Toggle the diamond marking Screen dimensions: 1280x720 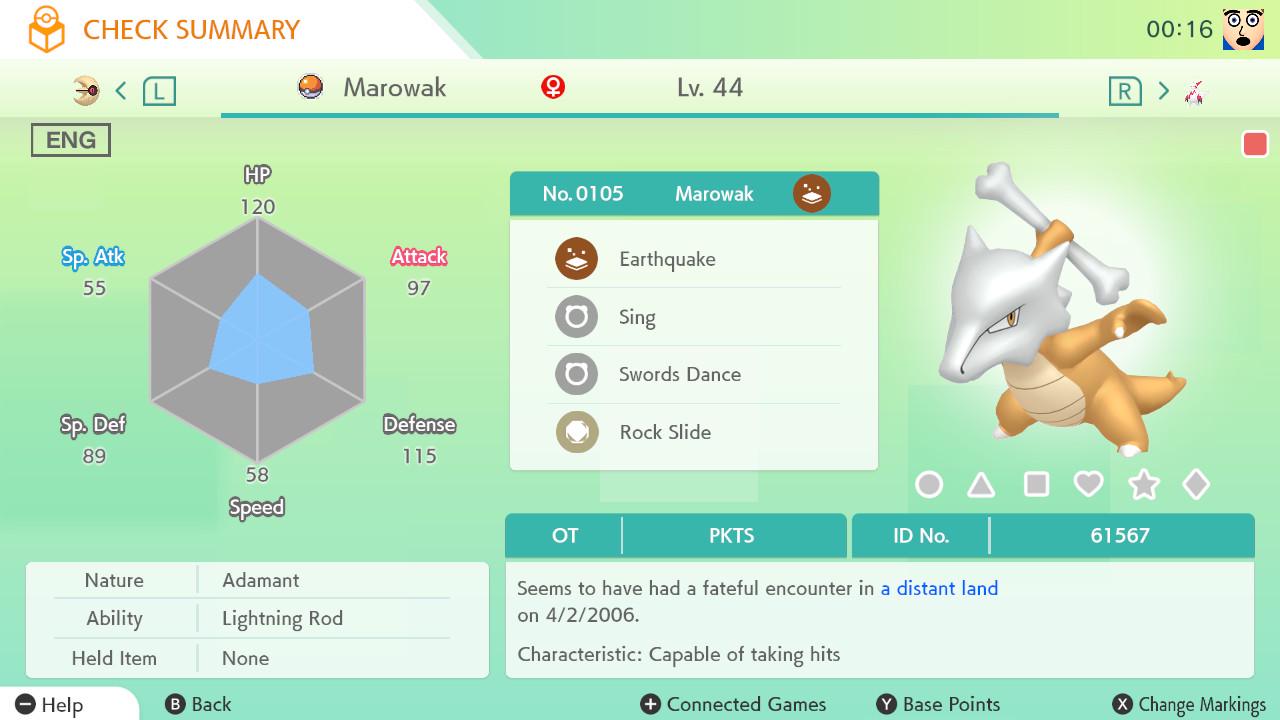click(x=1196, y=485)
